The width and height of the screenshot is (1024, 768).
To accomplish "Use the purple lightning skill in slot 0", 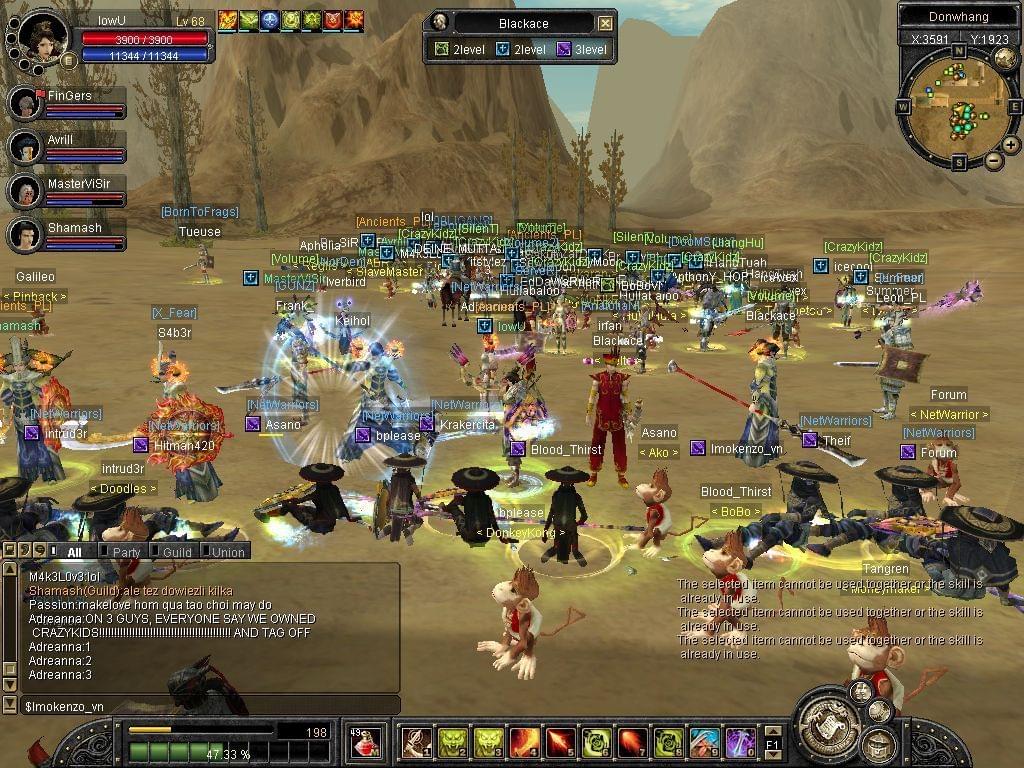I will (741, 743).
